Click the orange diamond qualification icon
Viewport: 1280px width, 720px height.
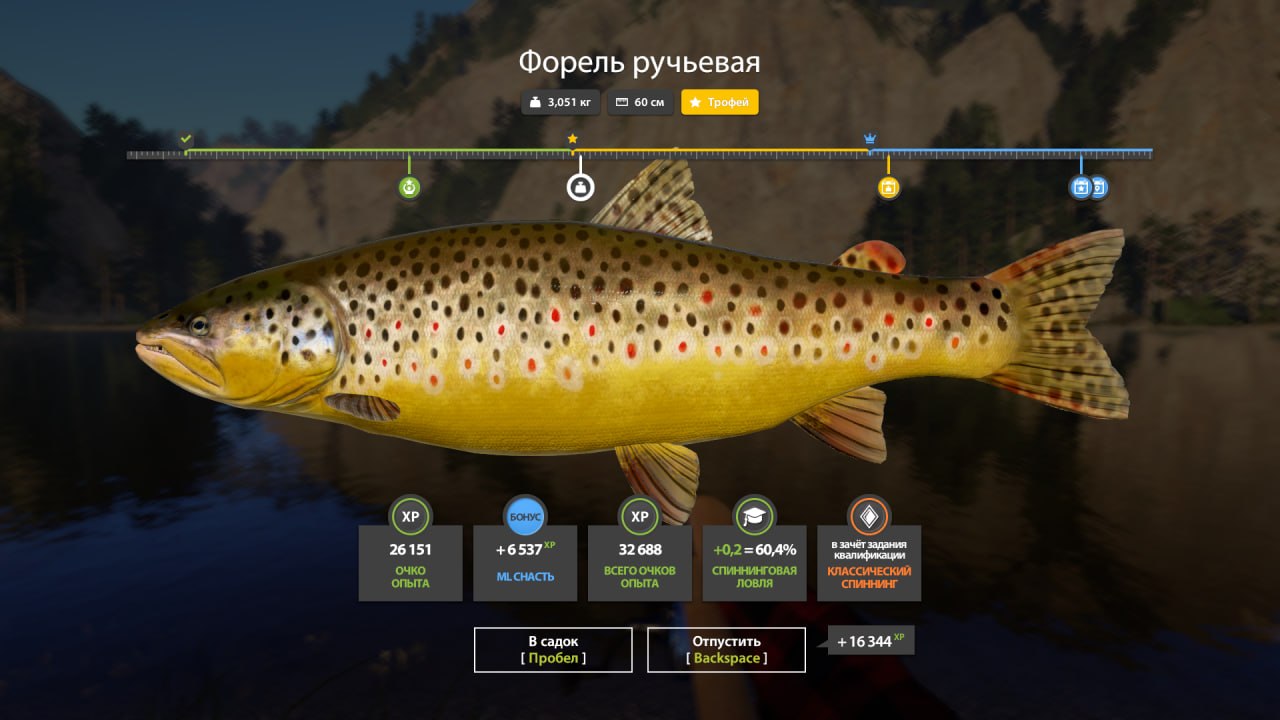click(x=868, y=517)
